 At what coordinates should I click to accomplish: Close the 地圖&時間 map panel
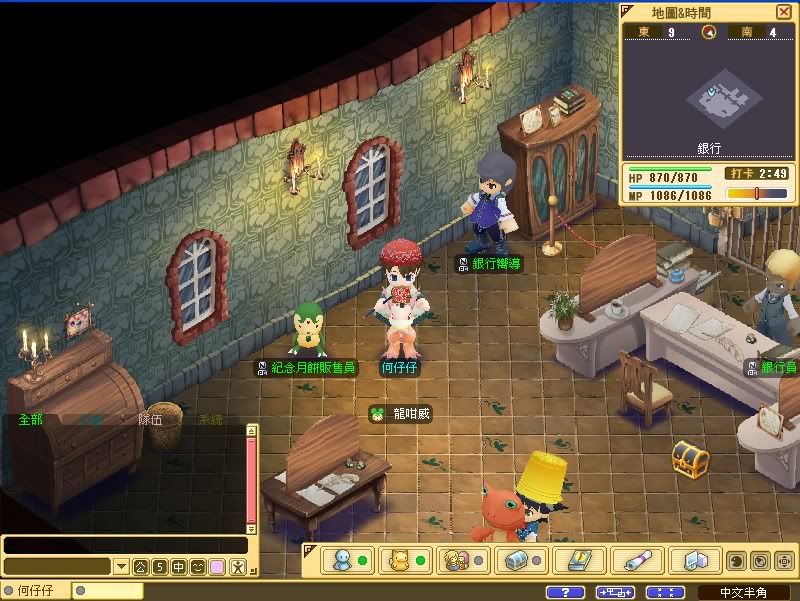(x=783, y=11)
